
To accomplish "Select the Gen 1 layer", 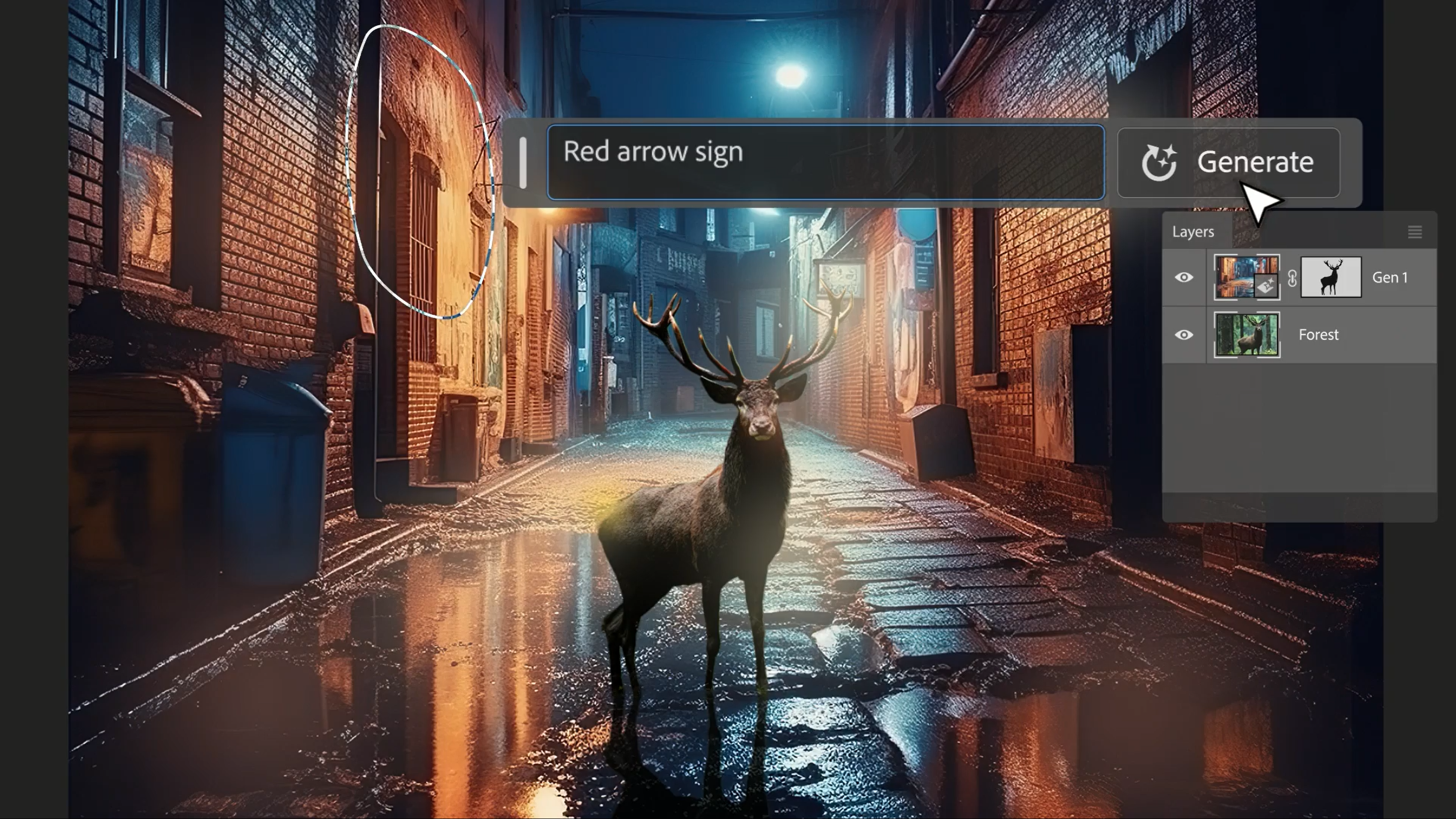I will (x=1391, y=278).
